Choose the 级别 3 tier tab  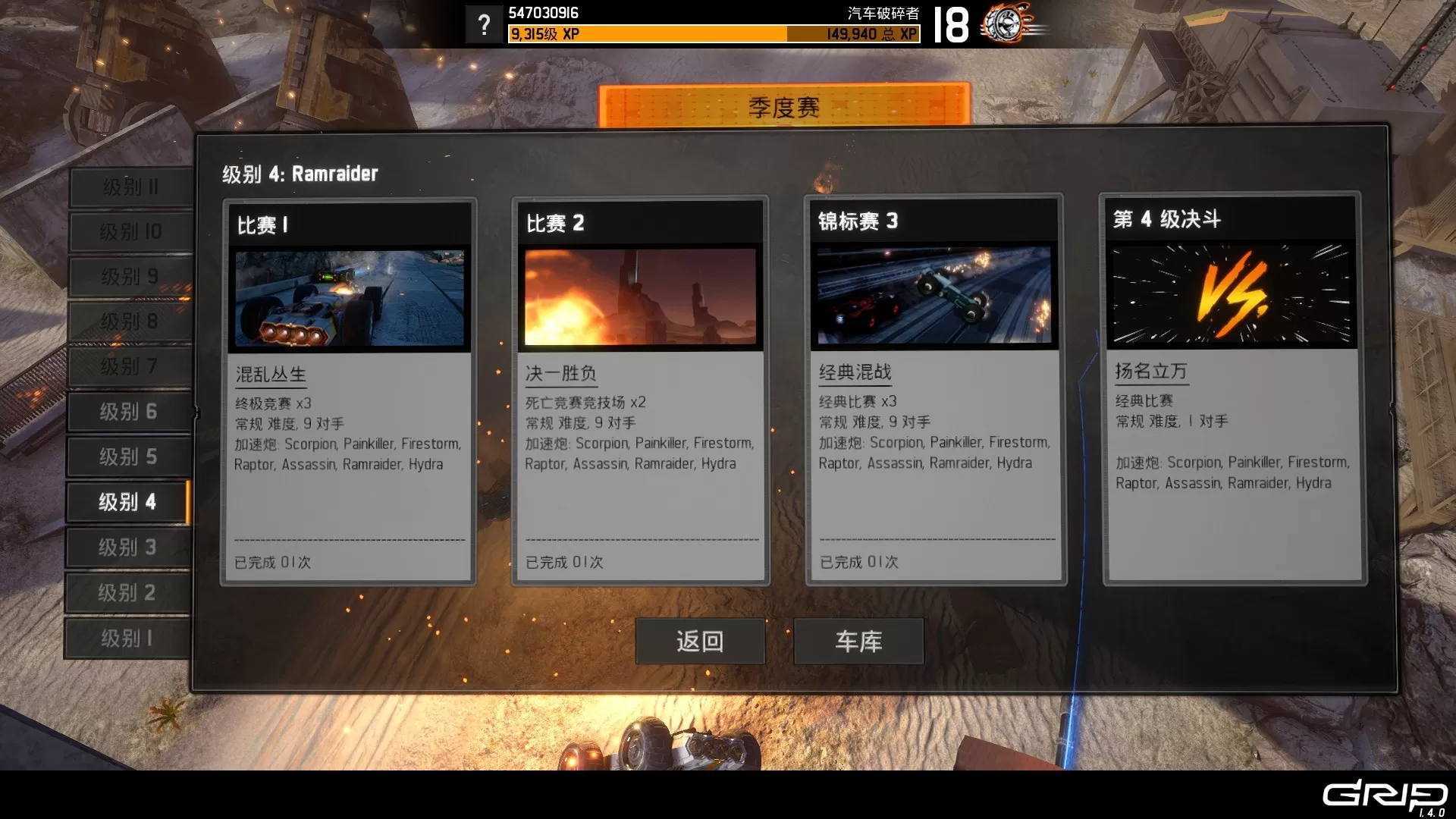127,548
